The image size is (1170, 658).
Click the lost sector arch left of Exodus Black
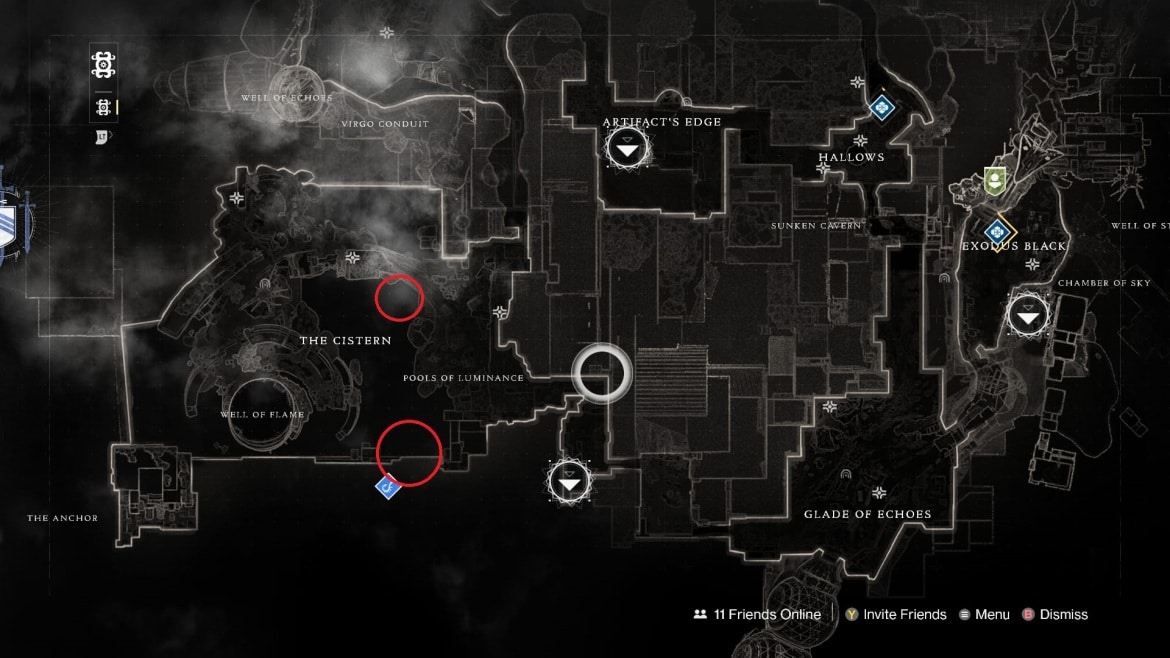(x=945, y=278)
